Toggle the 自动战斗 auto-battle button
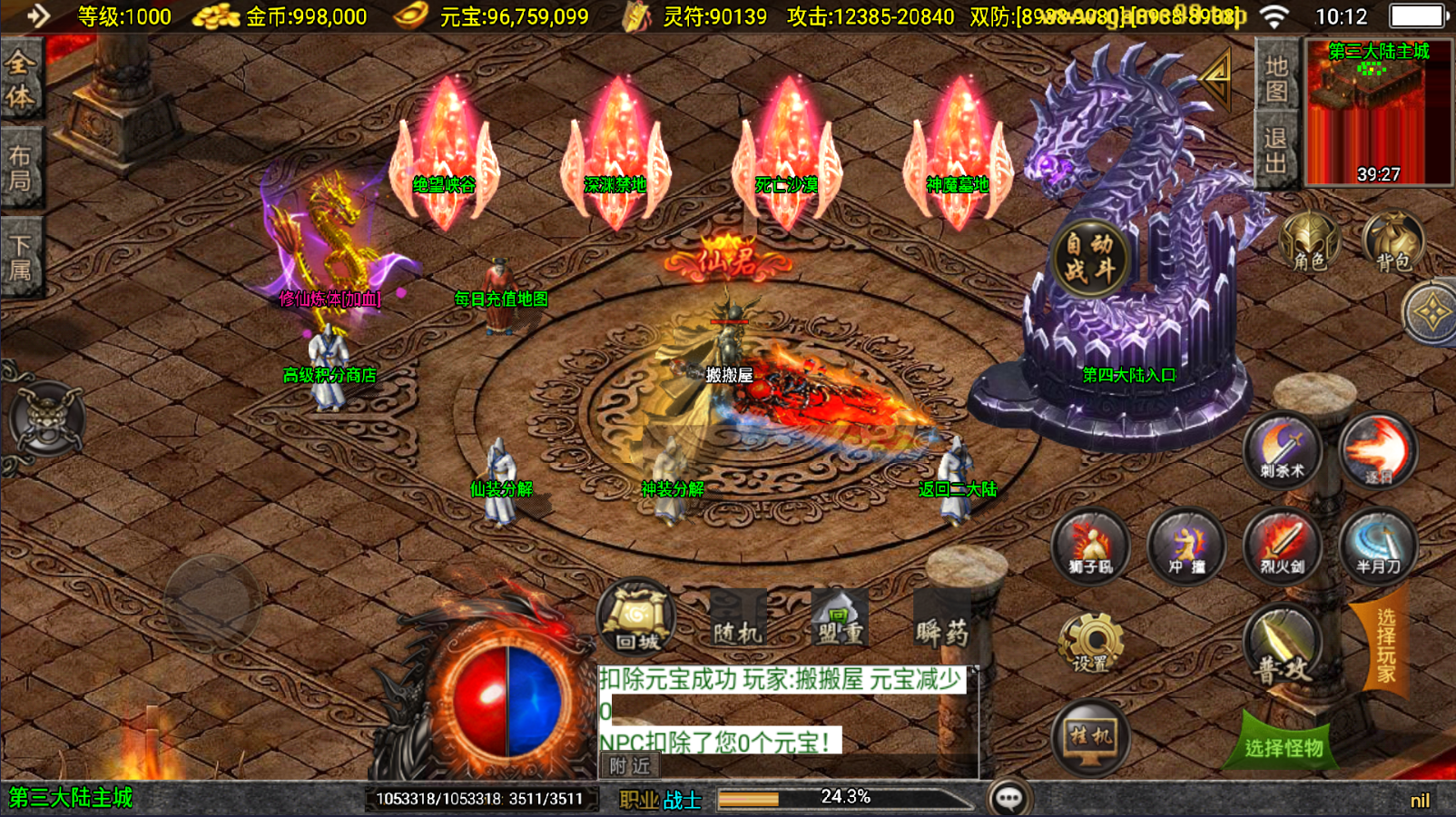The image size is (1456, 817). point(1089,259)
